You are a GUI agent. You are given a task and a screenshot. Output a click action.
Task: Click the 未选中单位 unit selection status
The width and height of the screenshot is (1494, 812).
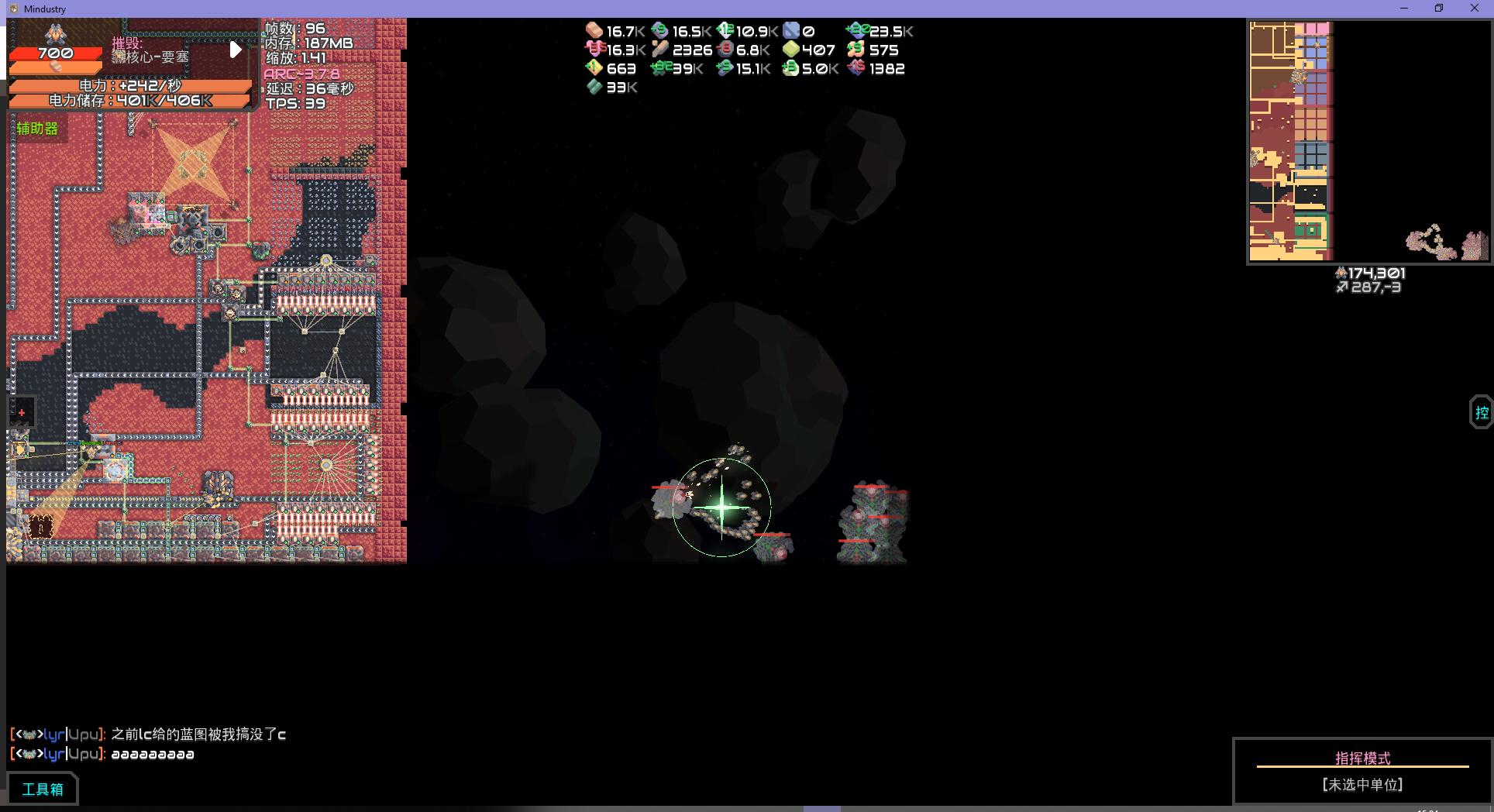(x=1362, y=784)
